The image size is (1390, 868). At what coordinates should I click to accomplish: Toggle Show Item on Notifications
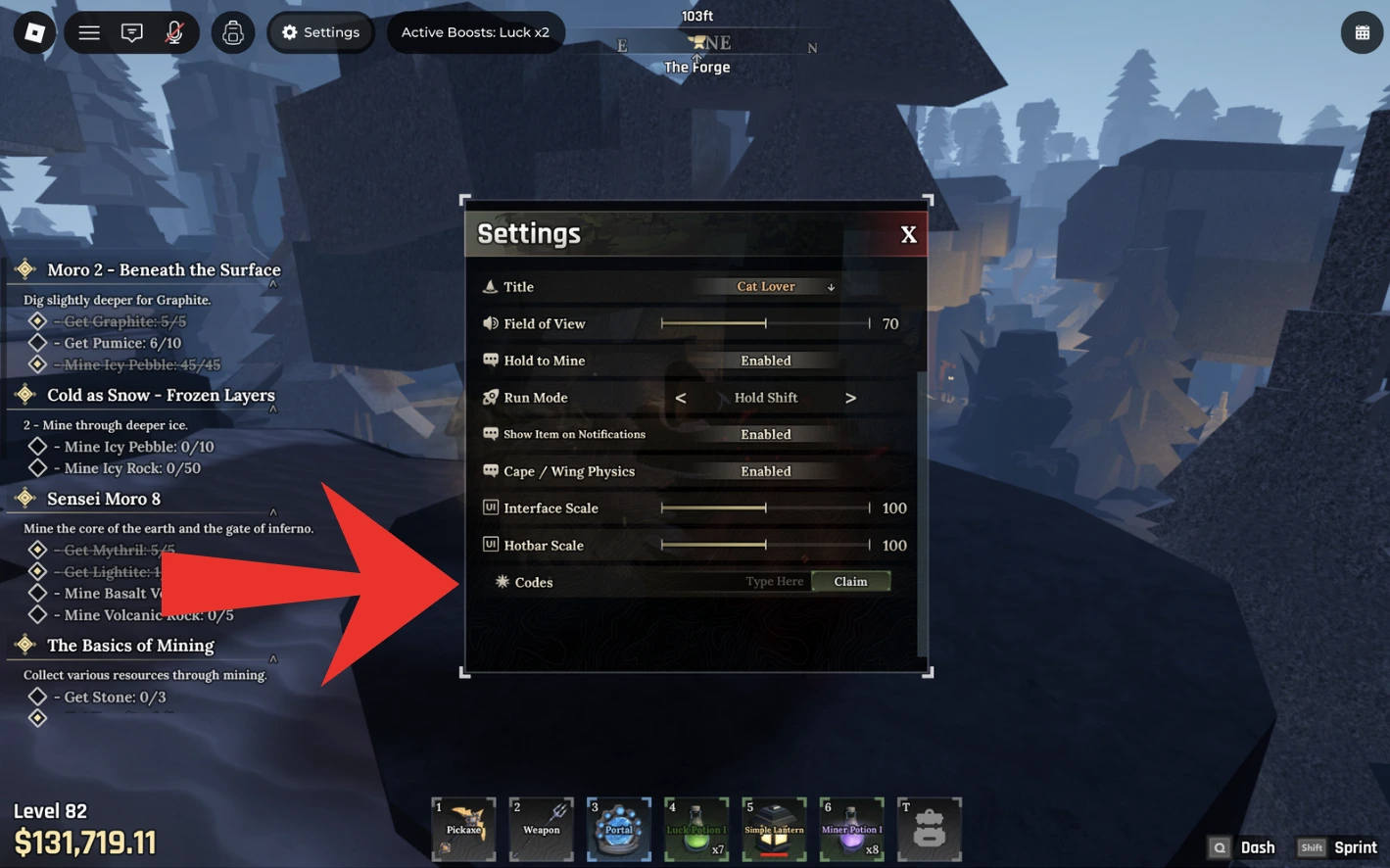pyautogui.click(x=765, y=434)
